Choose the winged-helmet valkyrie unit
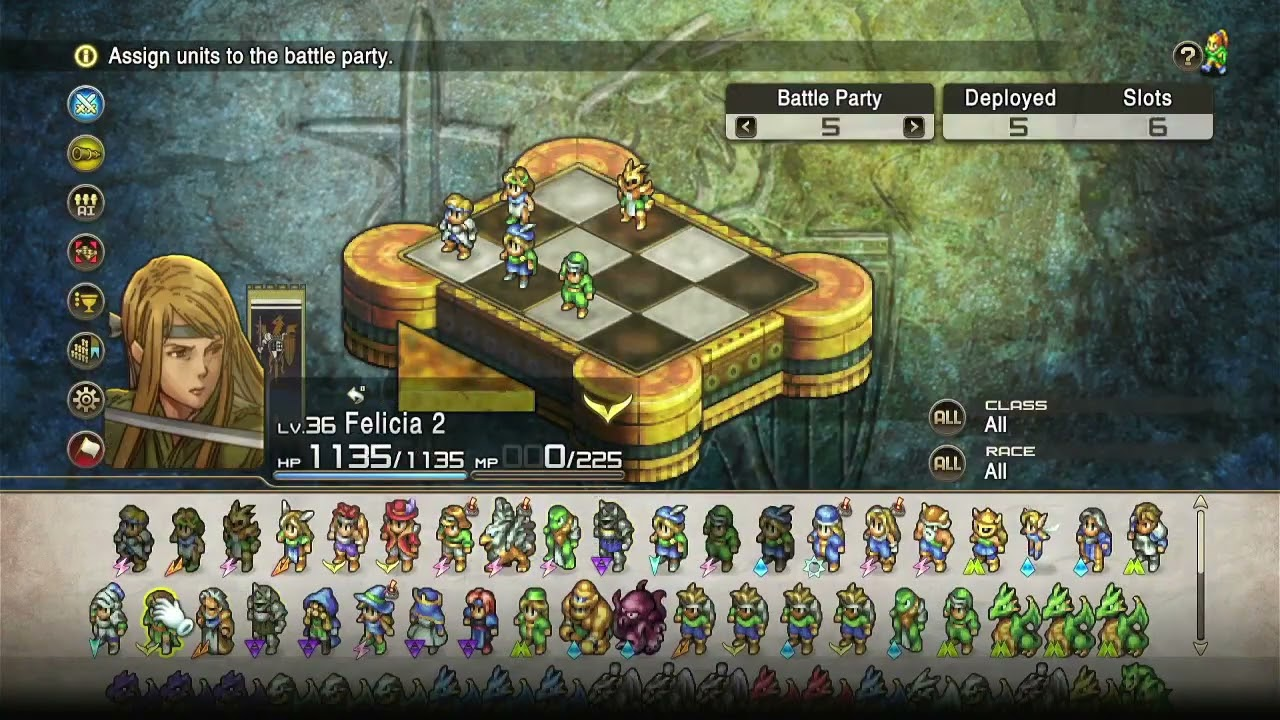The image size is (1280, 720). (x=294, y=535)
